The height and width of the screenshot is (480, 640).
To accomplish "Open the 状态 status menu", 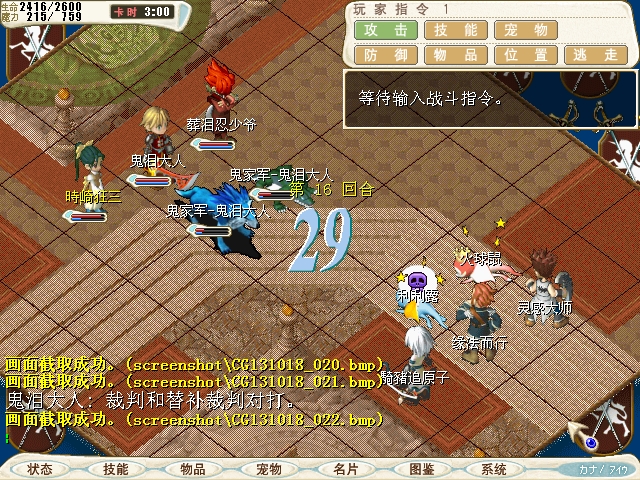I will (x=41, y=469).
